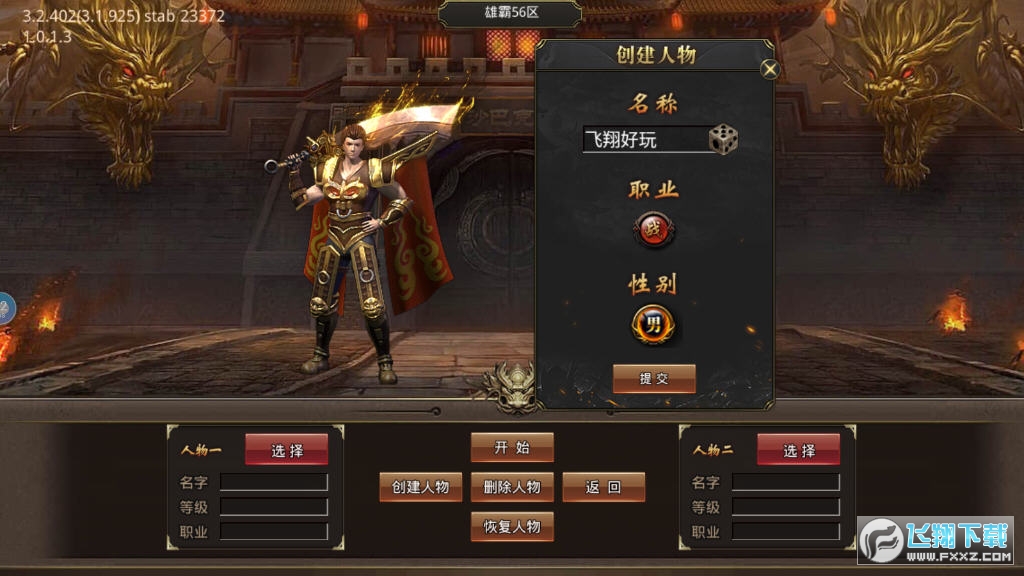Close the 创建人物 dialog
This screenshot has width=1024, height=576.
pos(769,69)
